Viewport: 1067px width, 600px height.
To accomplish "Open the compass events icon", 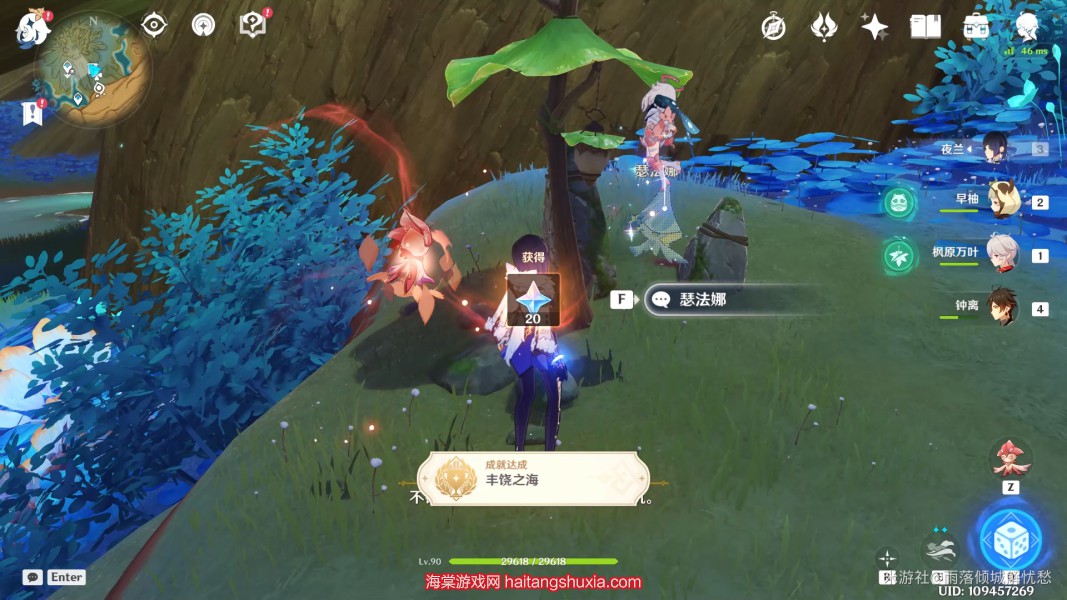I will [772, 27].
